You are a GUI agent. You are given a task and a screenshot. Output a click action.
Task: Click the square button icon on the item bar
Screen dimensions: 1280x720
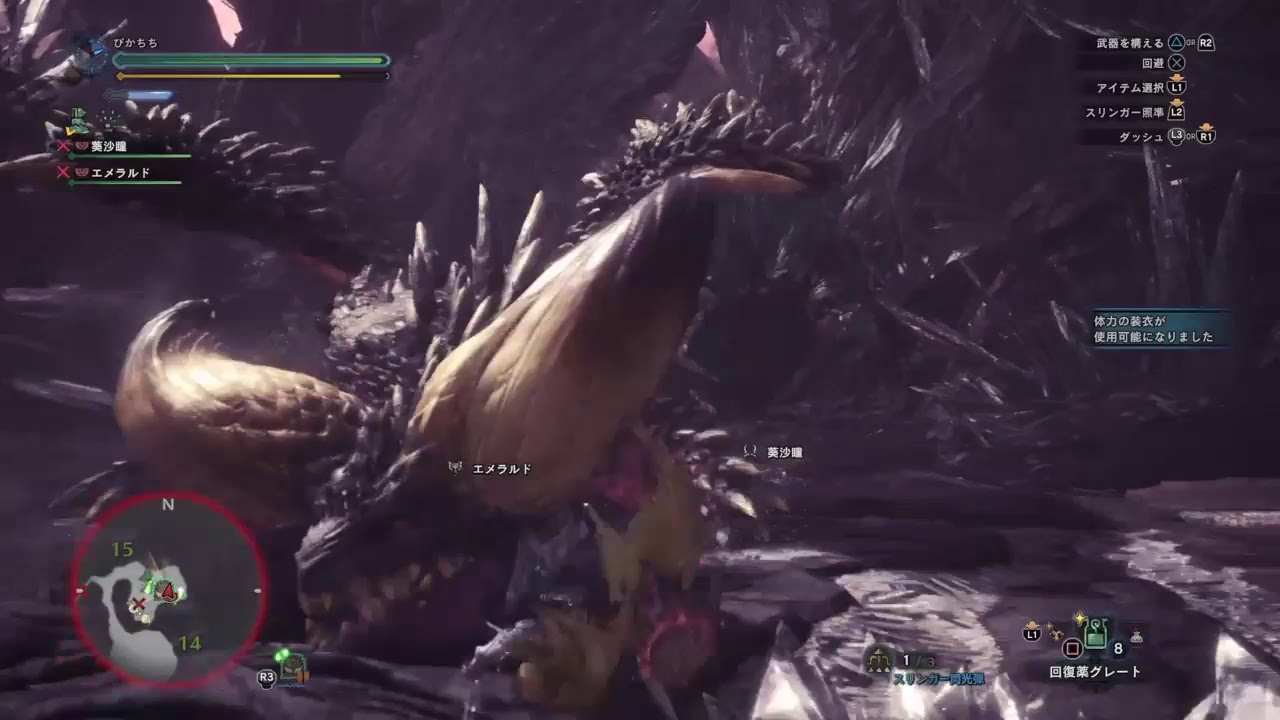1071,646
